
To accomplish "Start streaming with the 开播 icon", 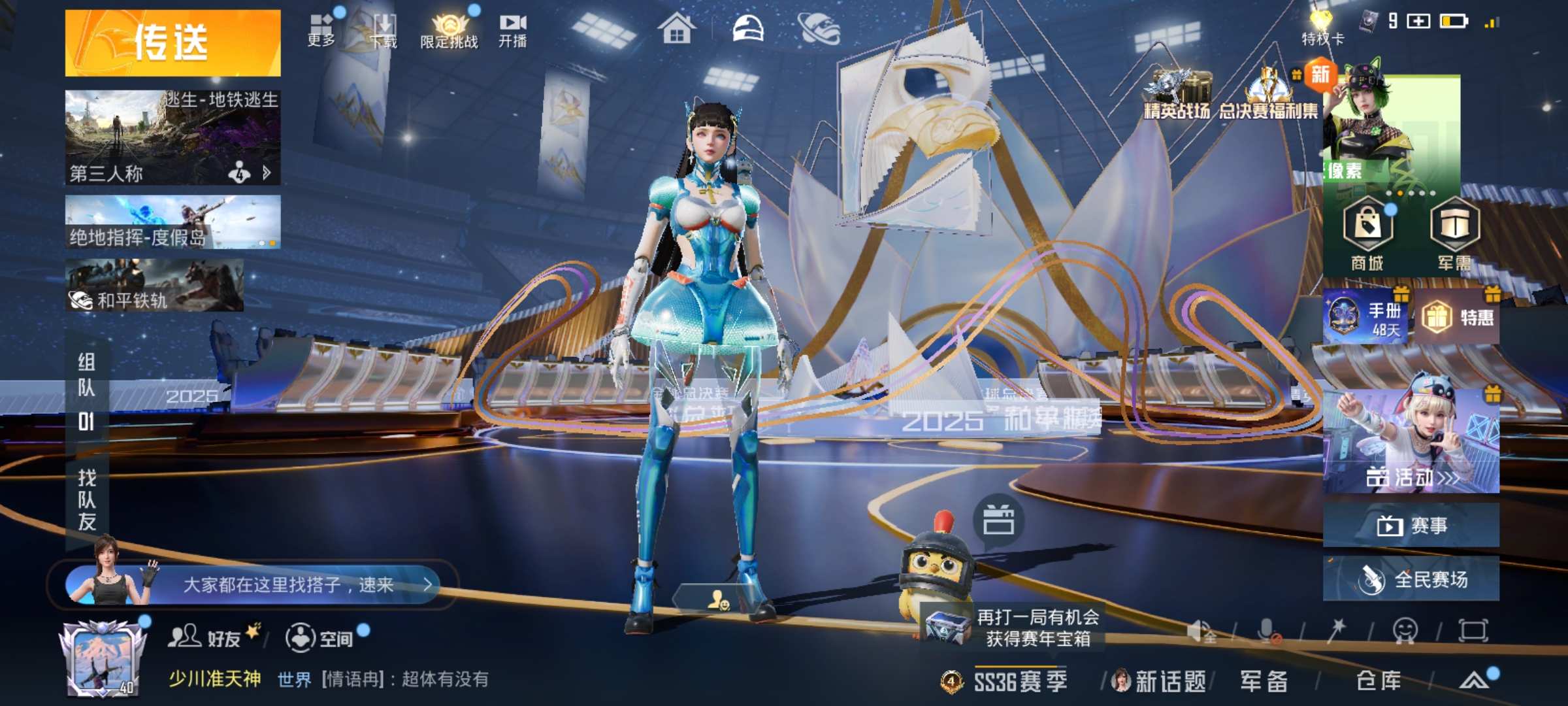I will coord(513,30).
